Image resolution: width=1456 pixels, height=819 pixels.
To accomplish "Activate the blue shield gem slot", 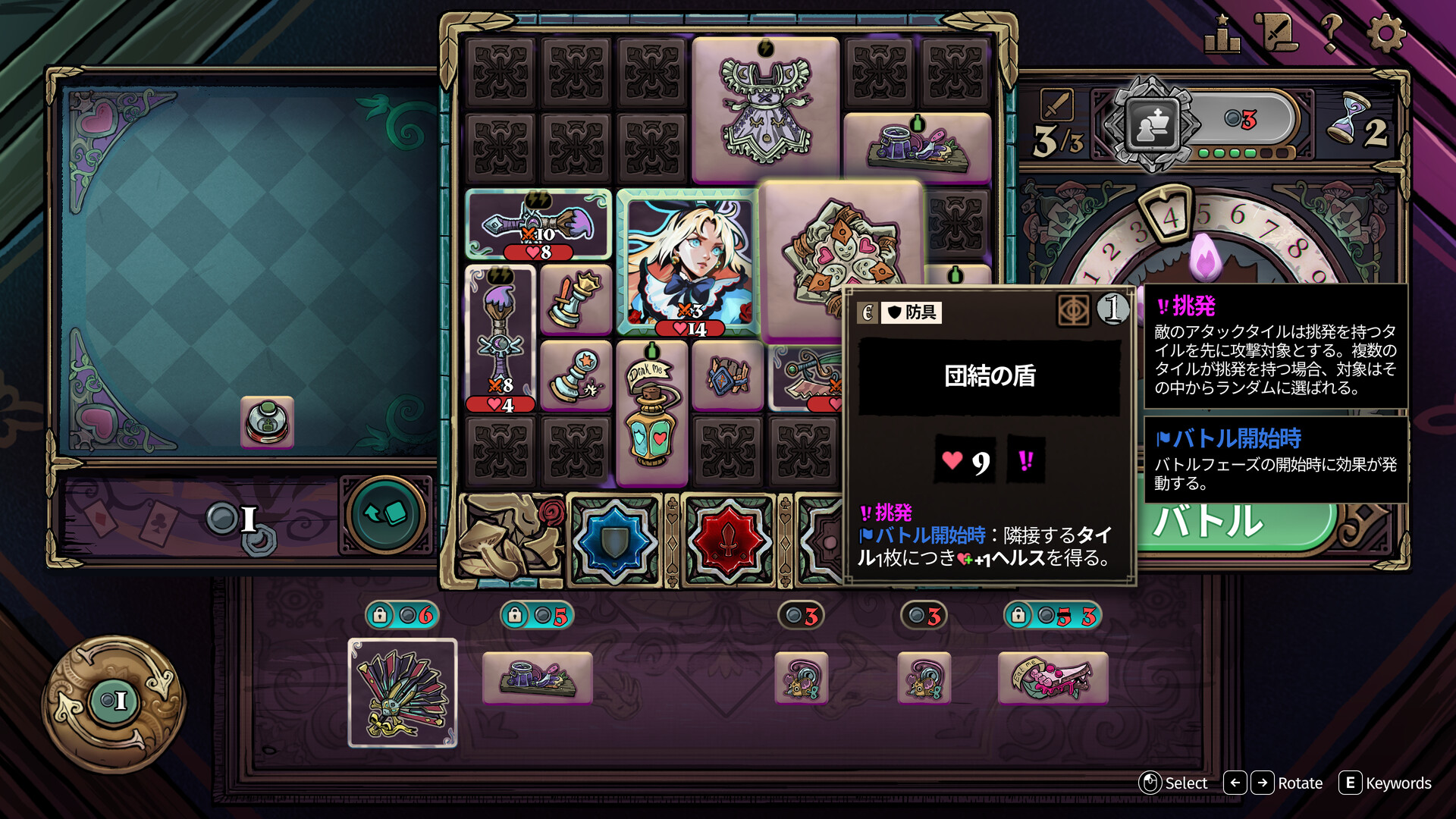I will point(614,541).
